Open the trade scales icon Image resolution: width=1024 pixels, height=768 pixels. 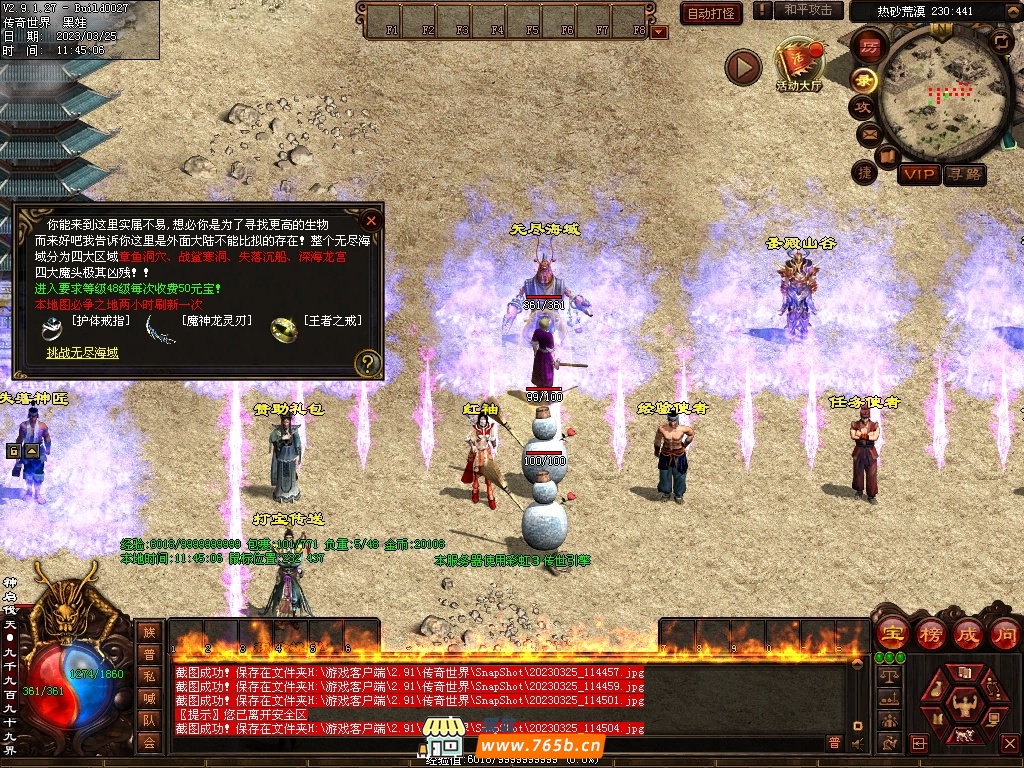[x=887, y=676]
